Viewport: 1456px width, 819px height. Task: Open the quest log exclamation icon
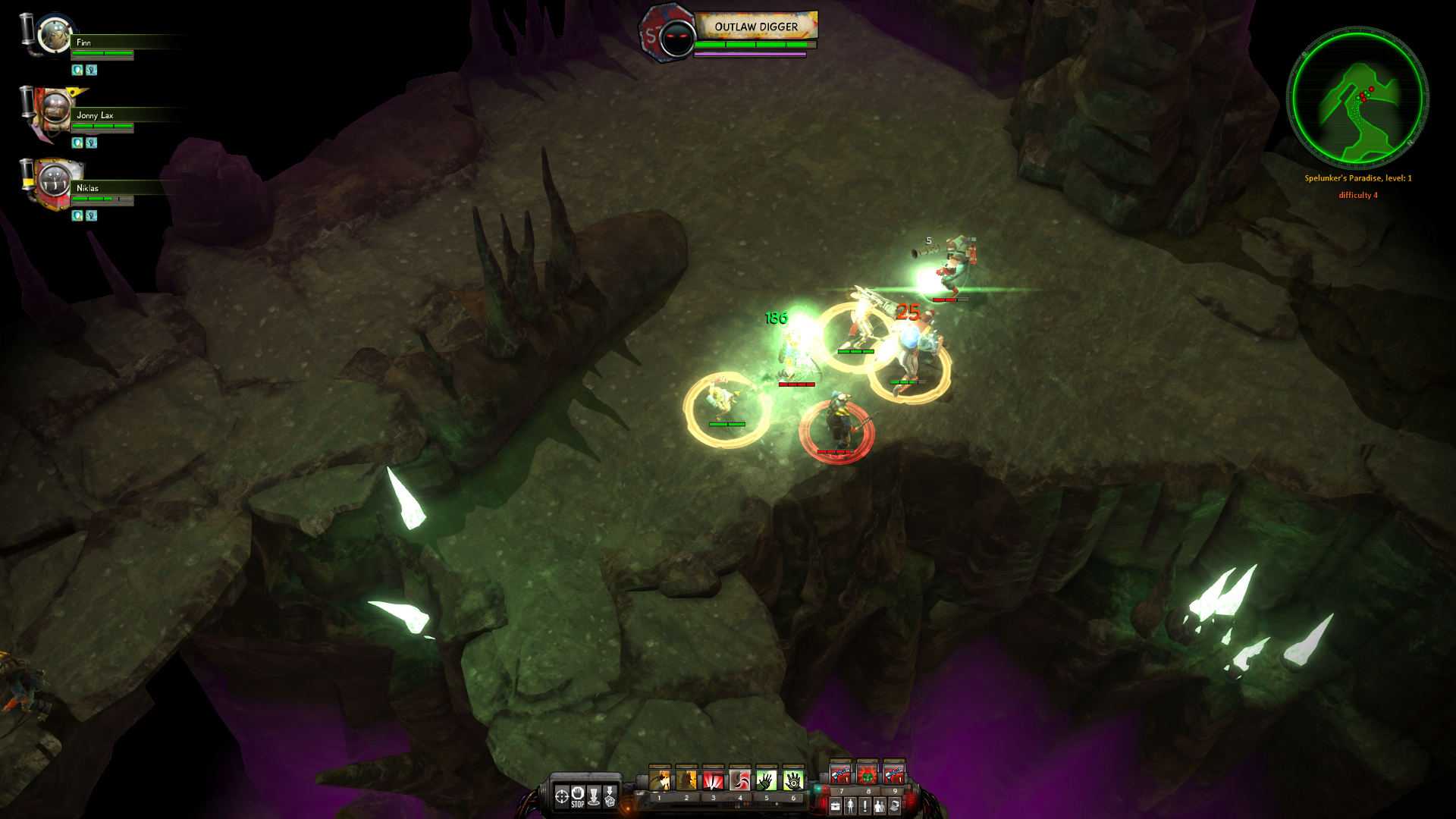pyautogui.click(x=865, y=805)
